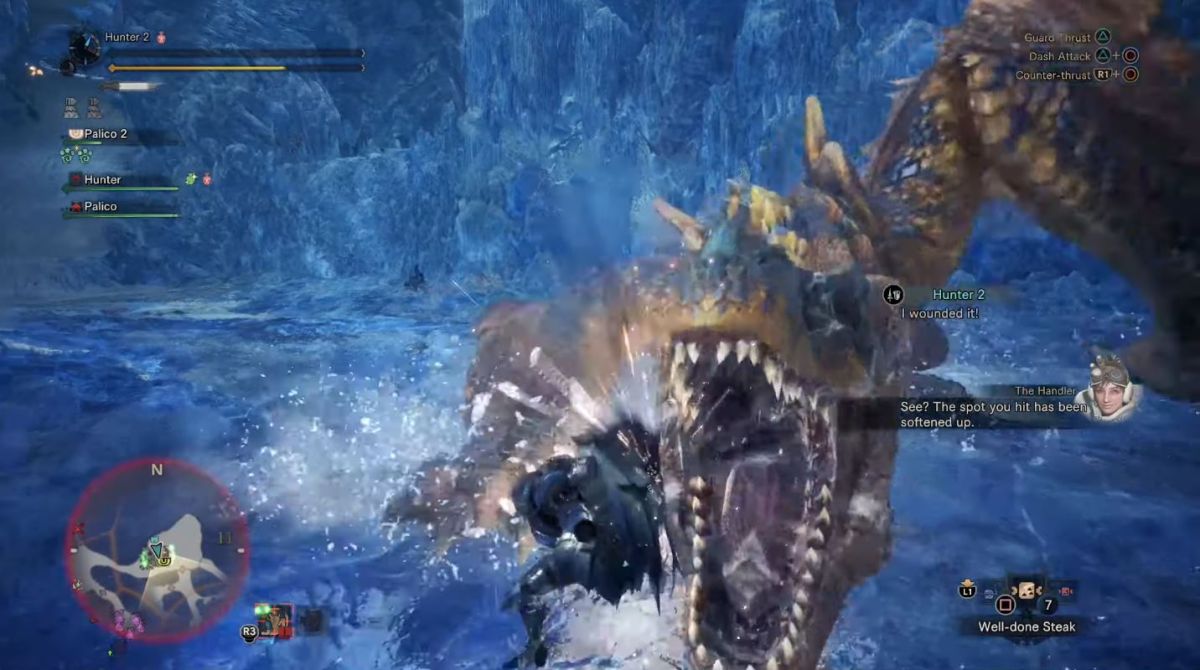Select the Palico 2 party entry
1200x670 pixels.
(x=102, y=134)
